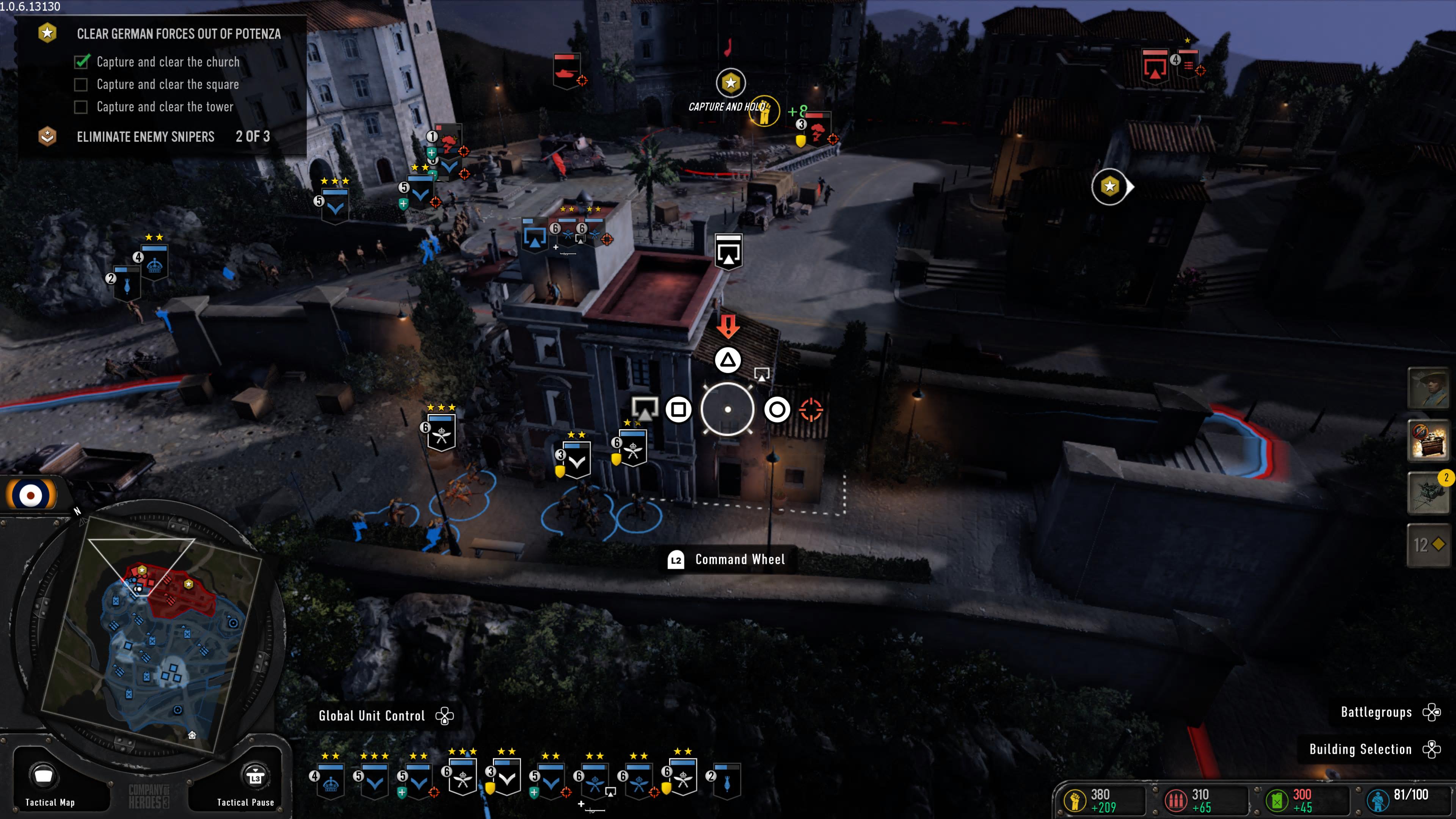This screenshot has width=1456, height=819.
Task: Select the white chevron squad of 3 in the bottom bar
Action: coord(507,779)
